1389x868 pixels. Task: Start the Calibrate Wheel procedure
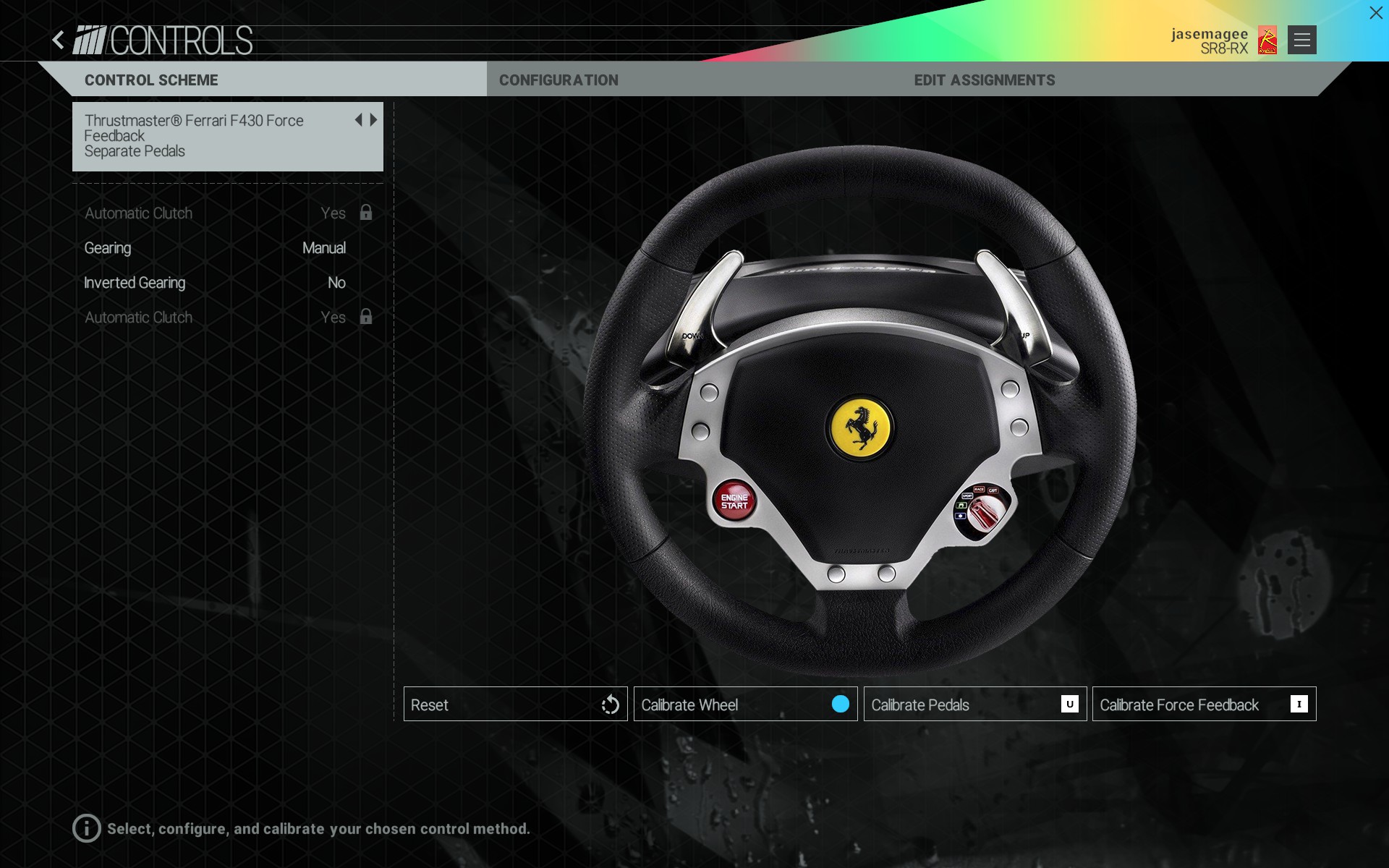(745, 705)
